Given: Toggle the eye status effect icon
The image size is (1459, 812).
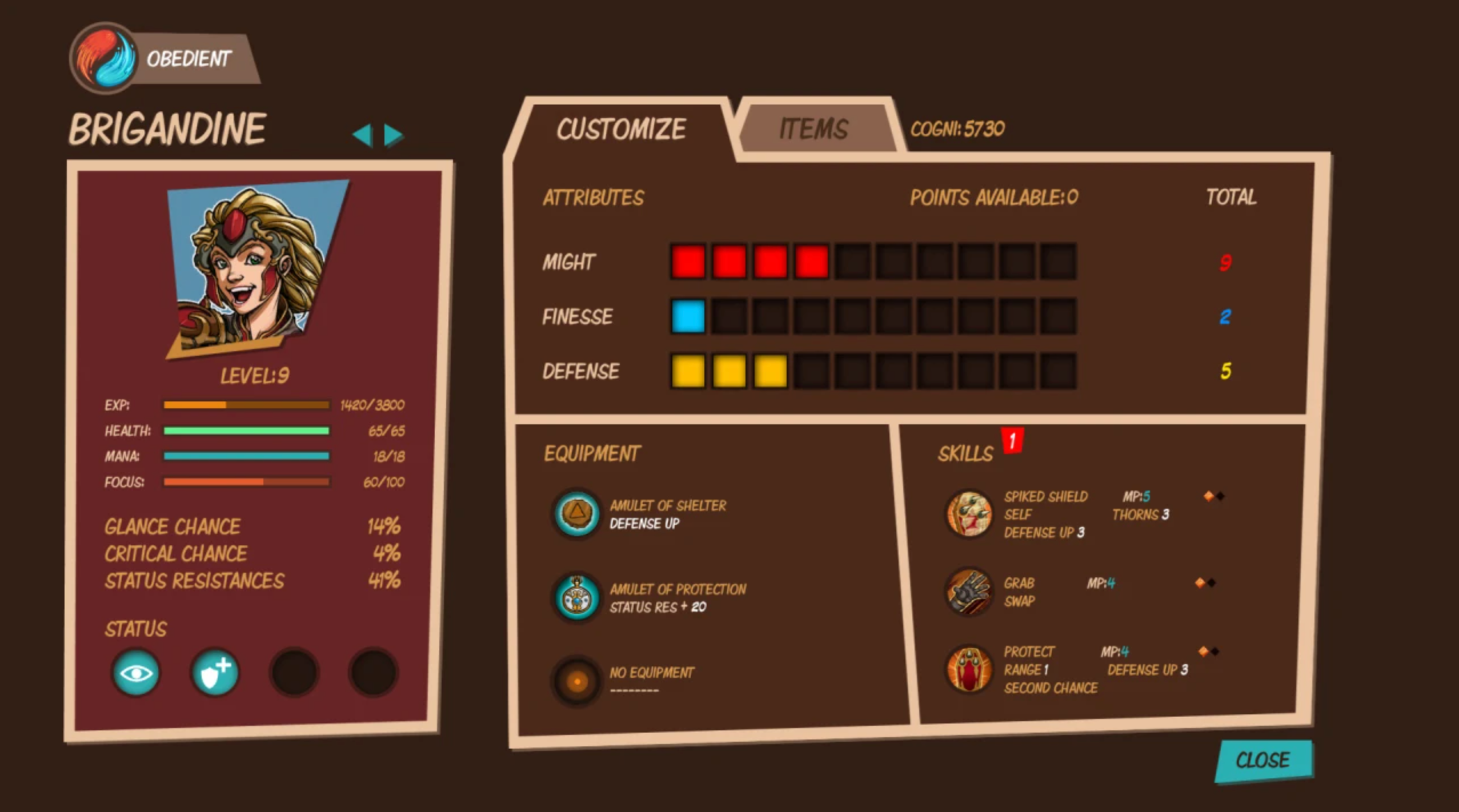Looking at the screenshot, I should click(x=136, y=672).
